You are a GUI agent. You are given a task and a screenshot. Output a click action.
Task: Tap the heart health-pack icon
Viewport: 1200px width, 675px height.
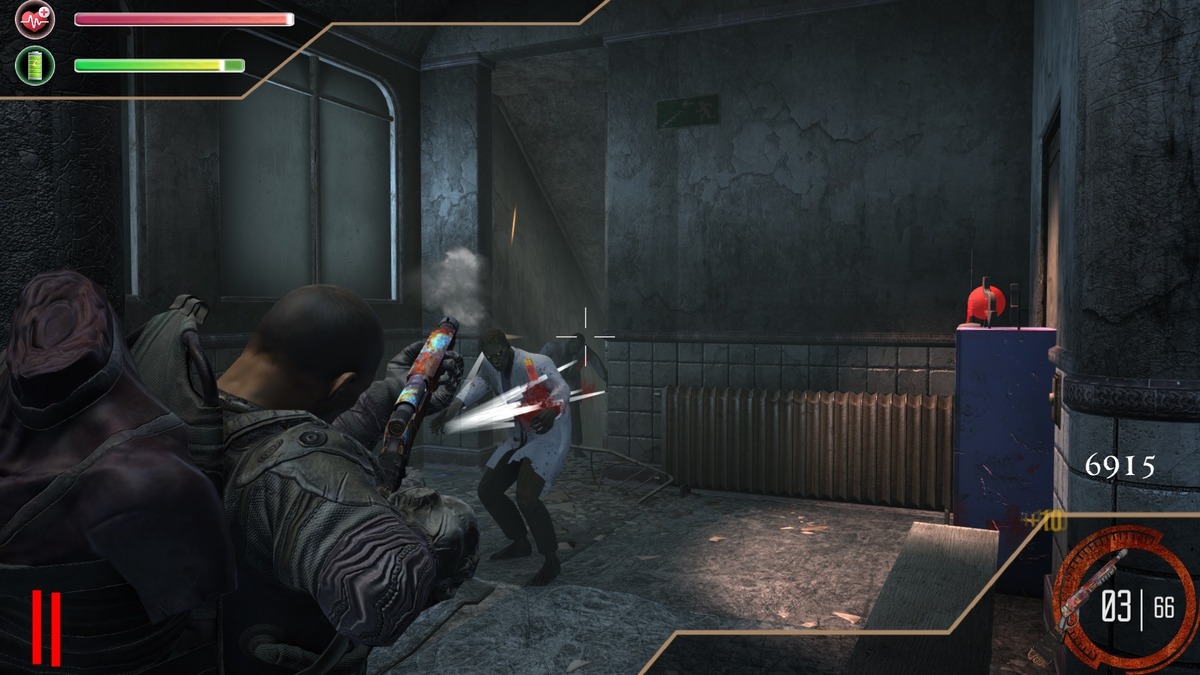(35, 20)
